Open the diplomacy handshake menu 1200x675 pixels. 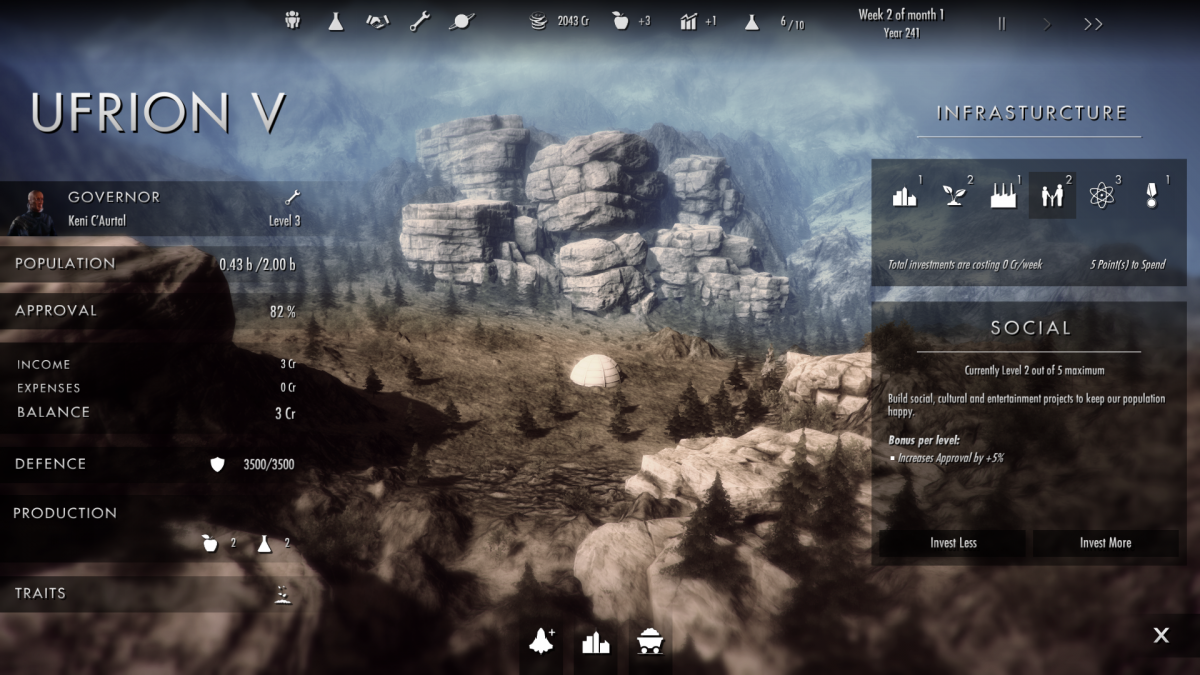tap(377, 21)
